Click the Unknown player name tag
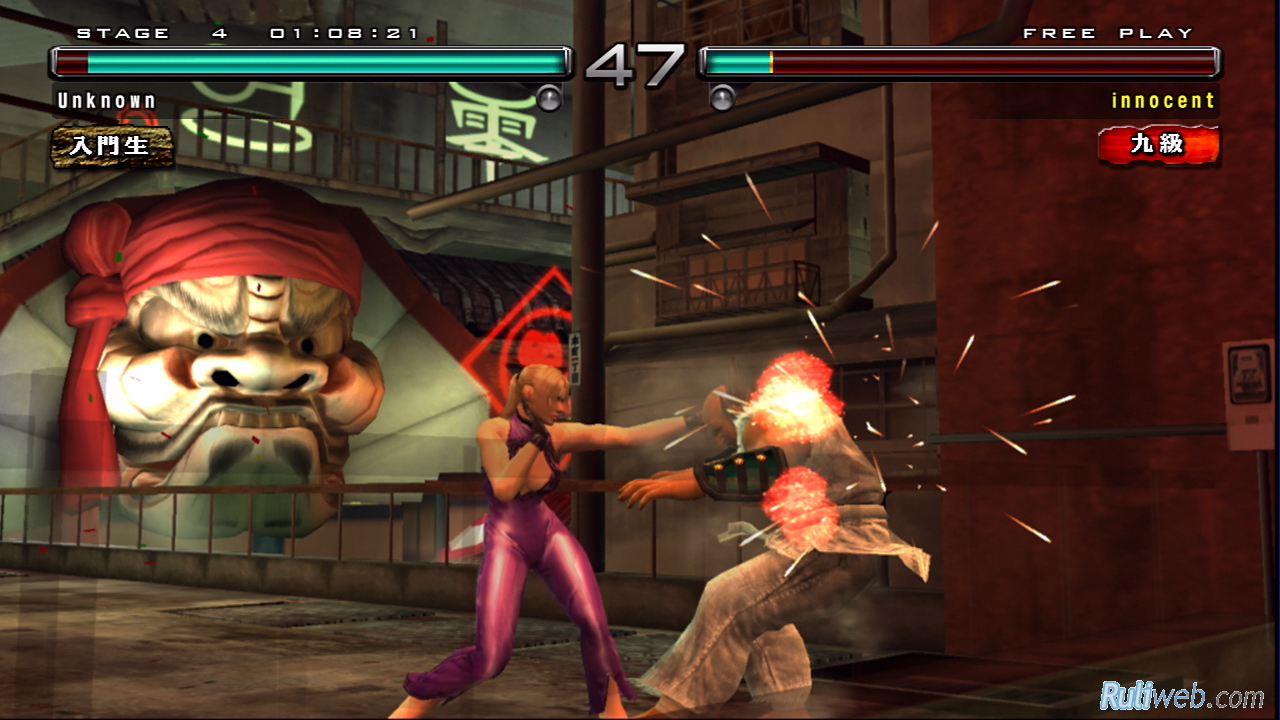The image size is (1280, 720). pyautogui.click(x=107, y=101)
